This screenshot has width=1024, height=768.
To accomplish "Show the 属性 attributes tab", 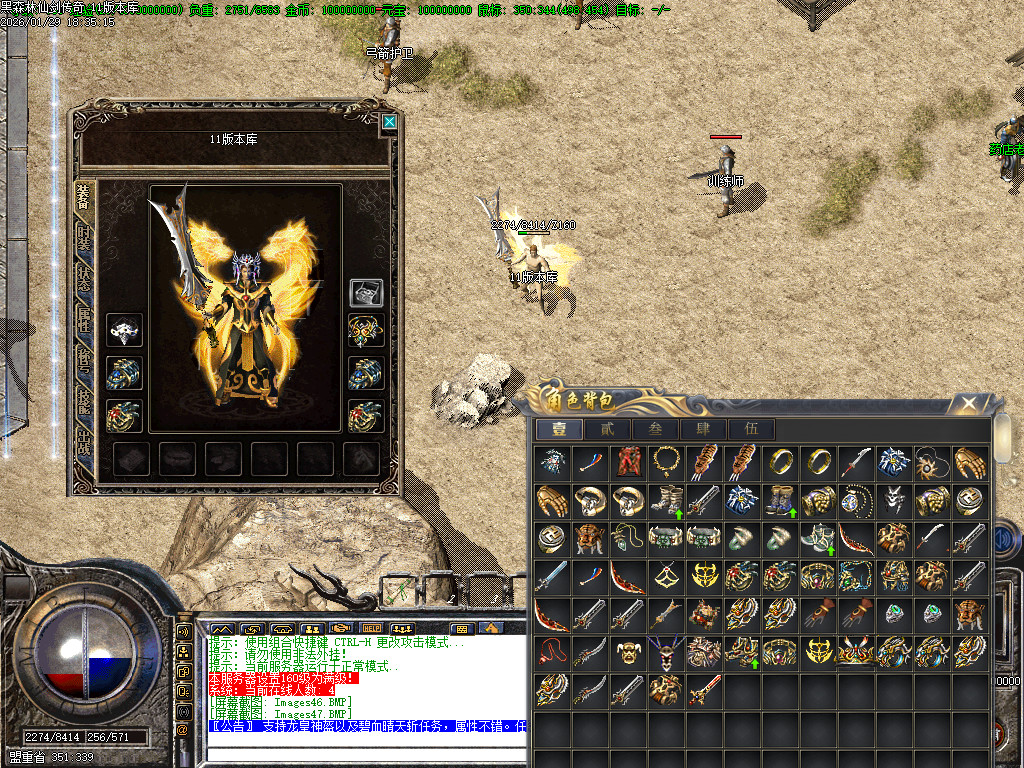I will tap(85, 323).
